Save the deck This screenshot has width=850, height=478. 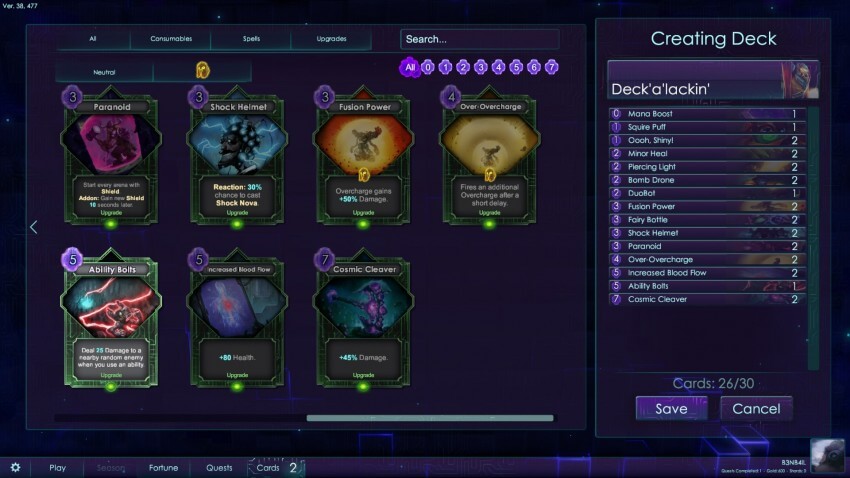click(671, 408)
